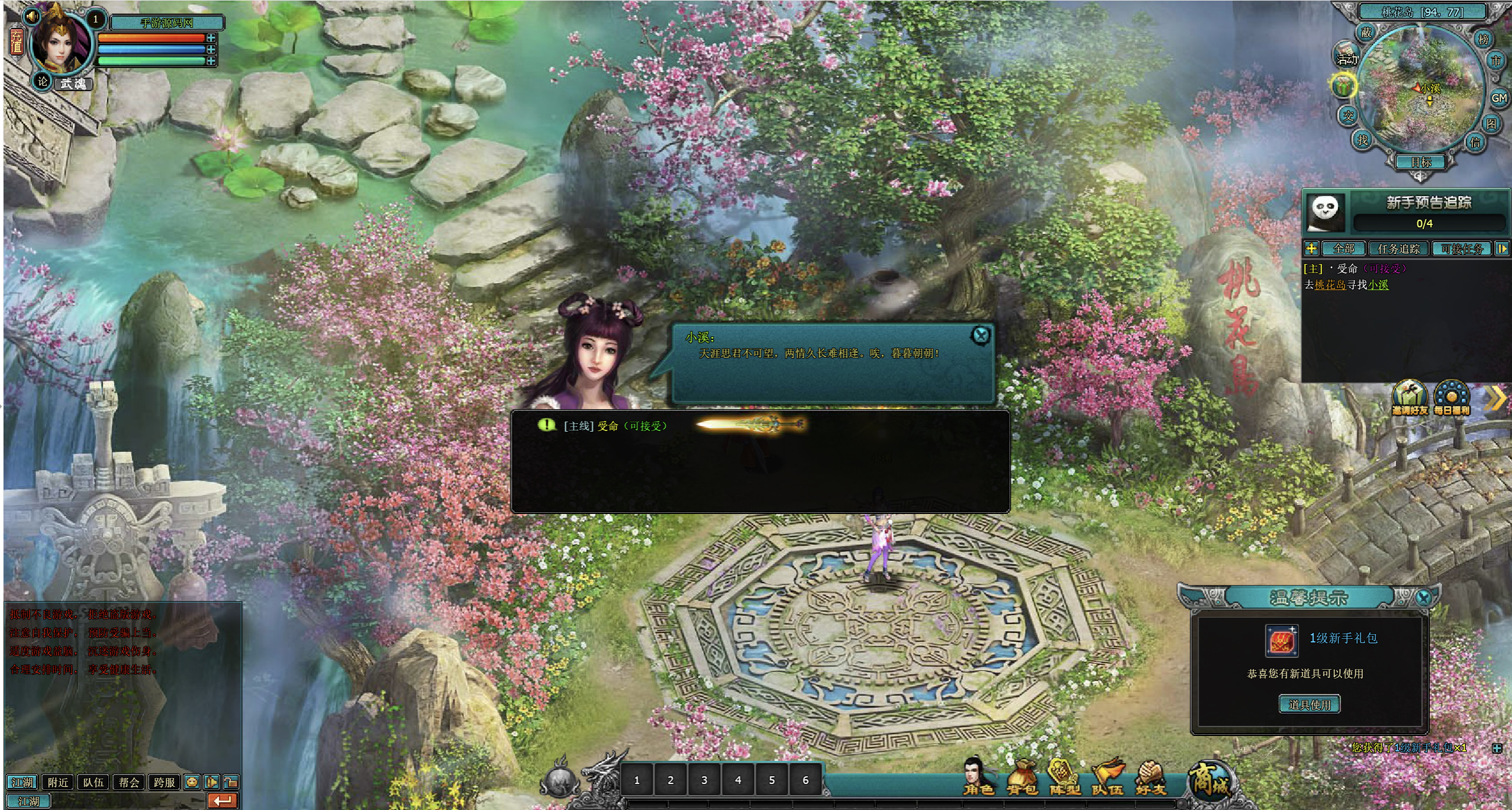Open the 活动 events icon
This screenshot has height=810, width=1512.
pos(1347,56)
